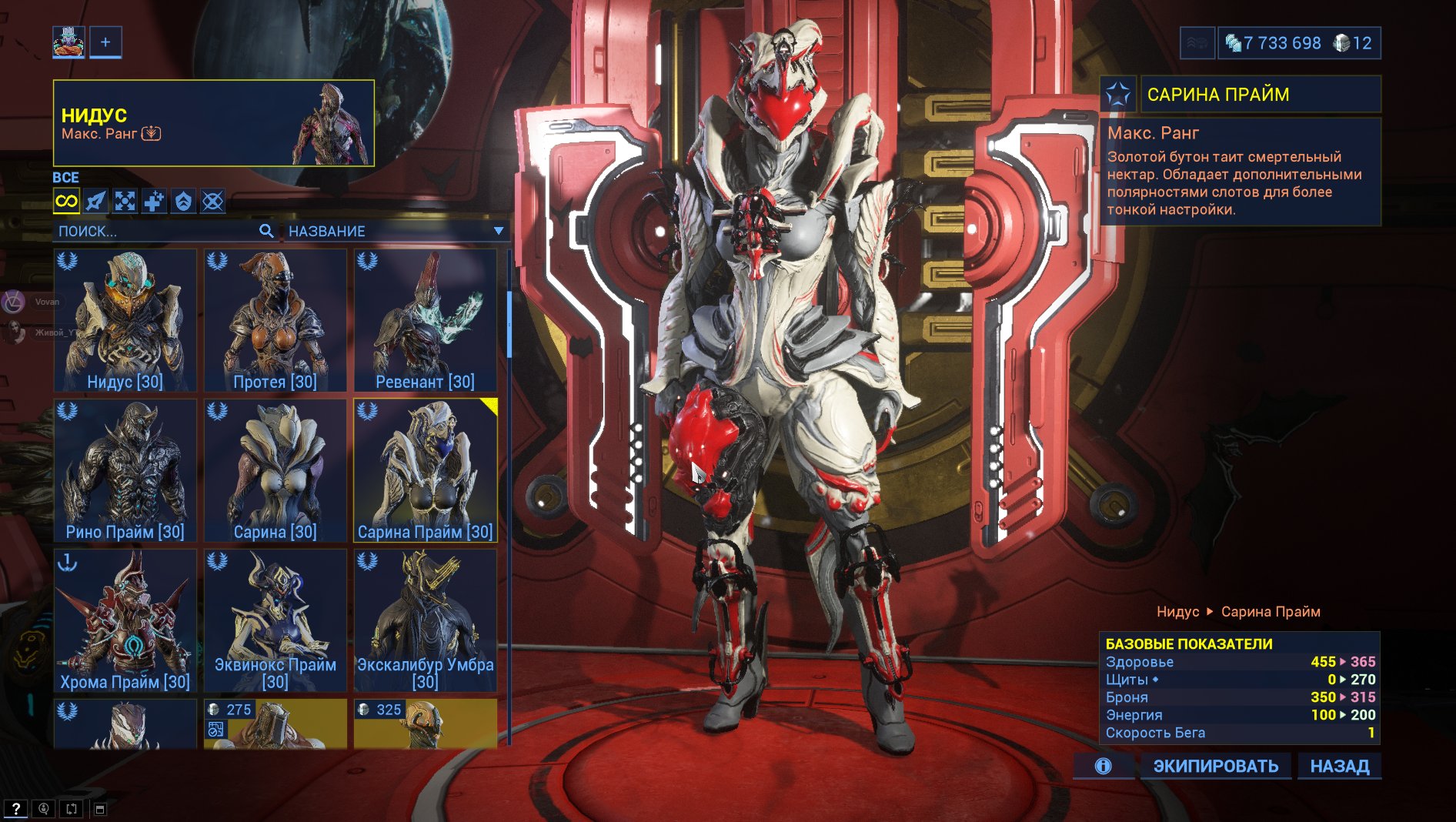Screen dimensions: 1456x822
Task: Select the Рино Прайм [30] tile
Action: click(x=125, y=469)
